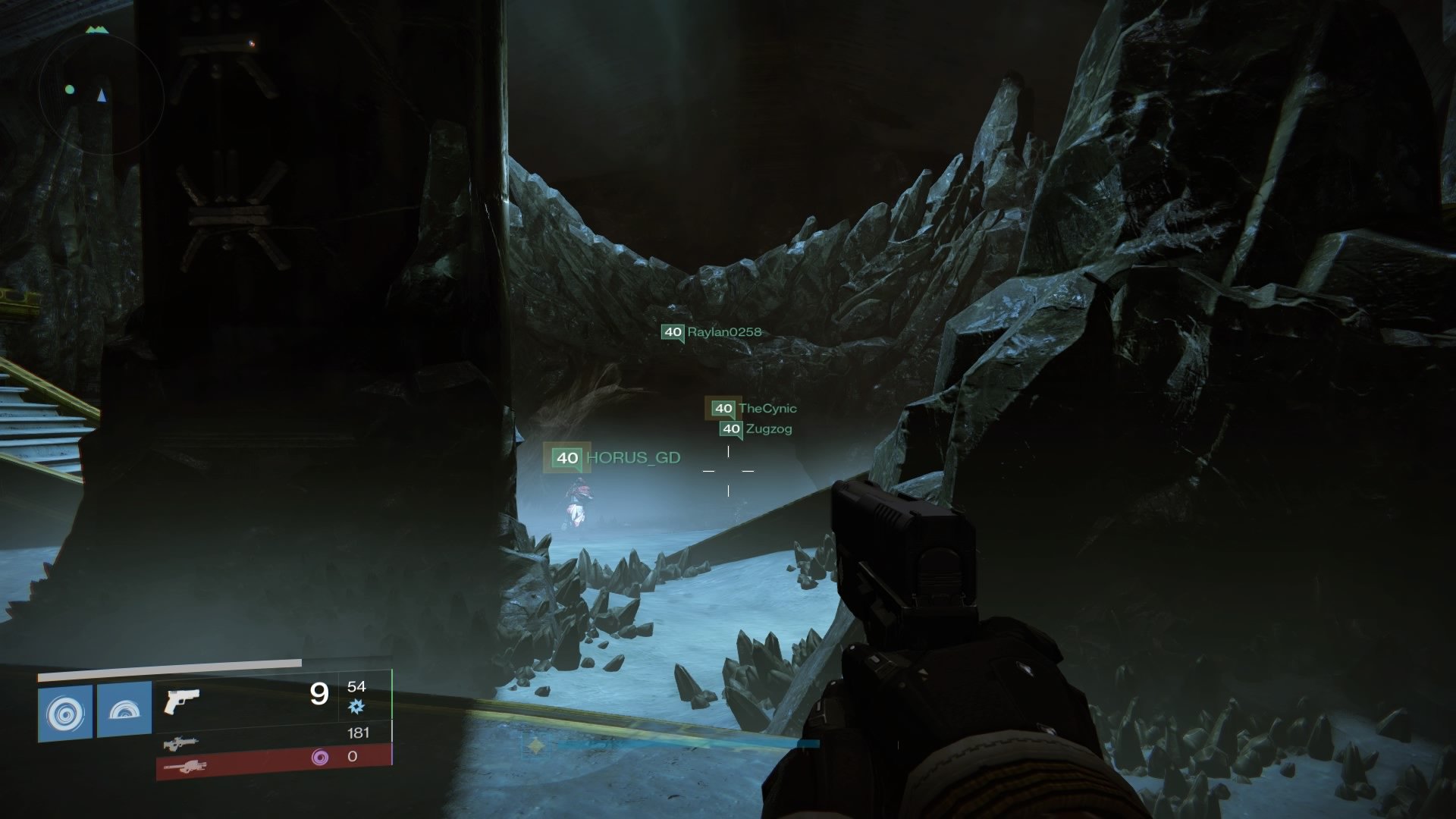Choose the TheCynic player nameplate

[752, 409]
